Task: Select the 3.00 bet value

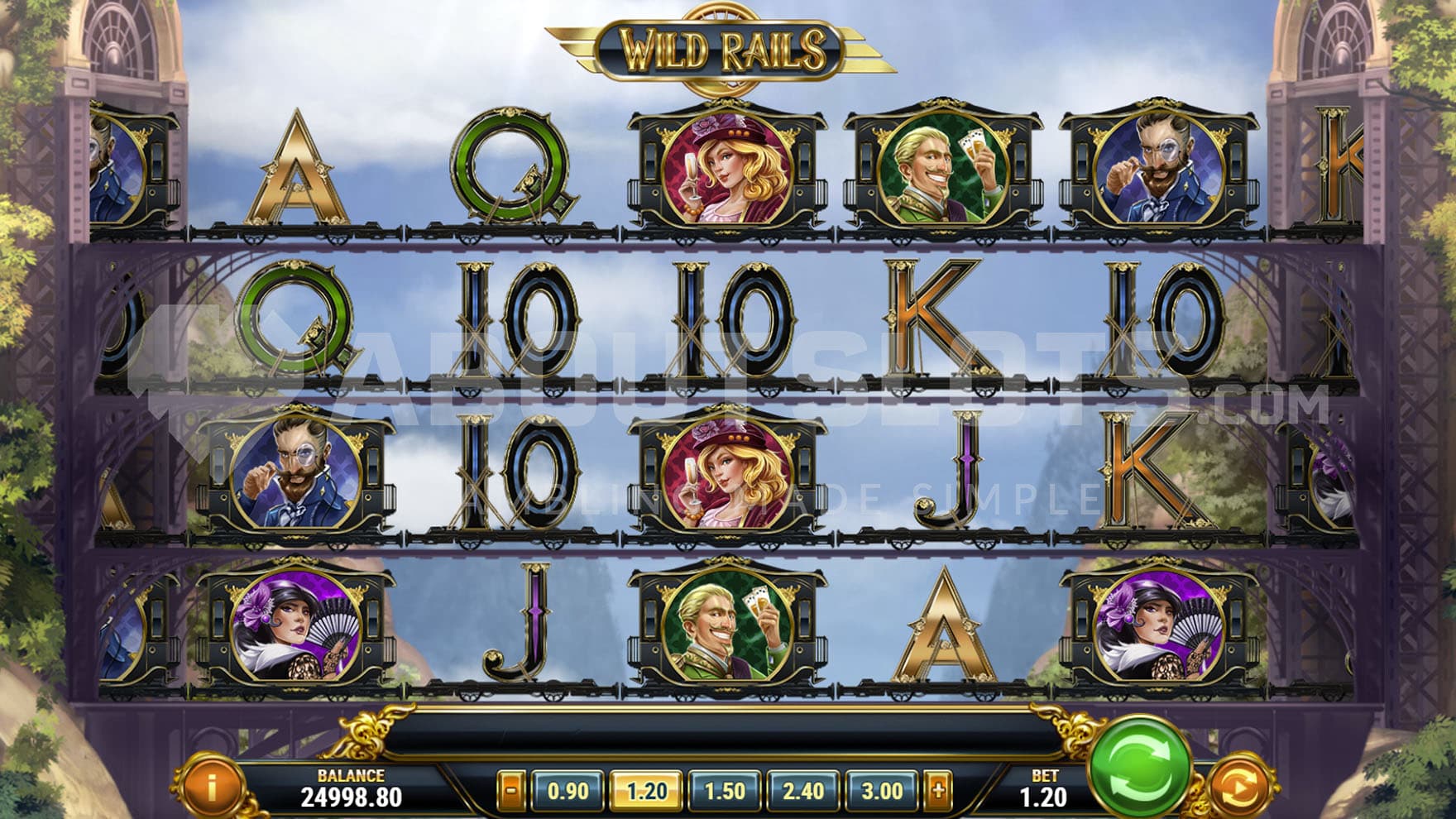Action: pos(882,790)
